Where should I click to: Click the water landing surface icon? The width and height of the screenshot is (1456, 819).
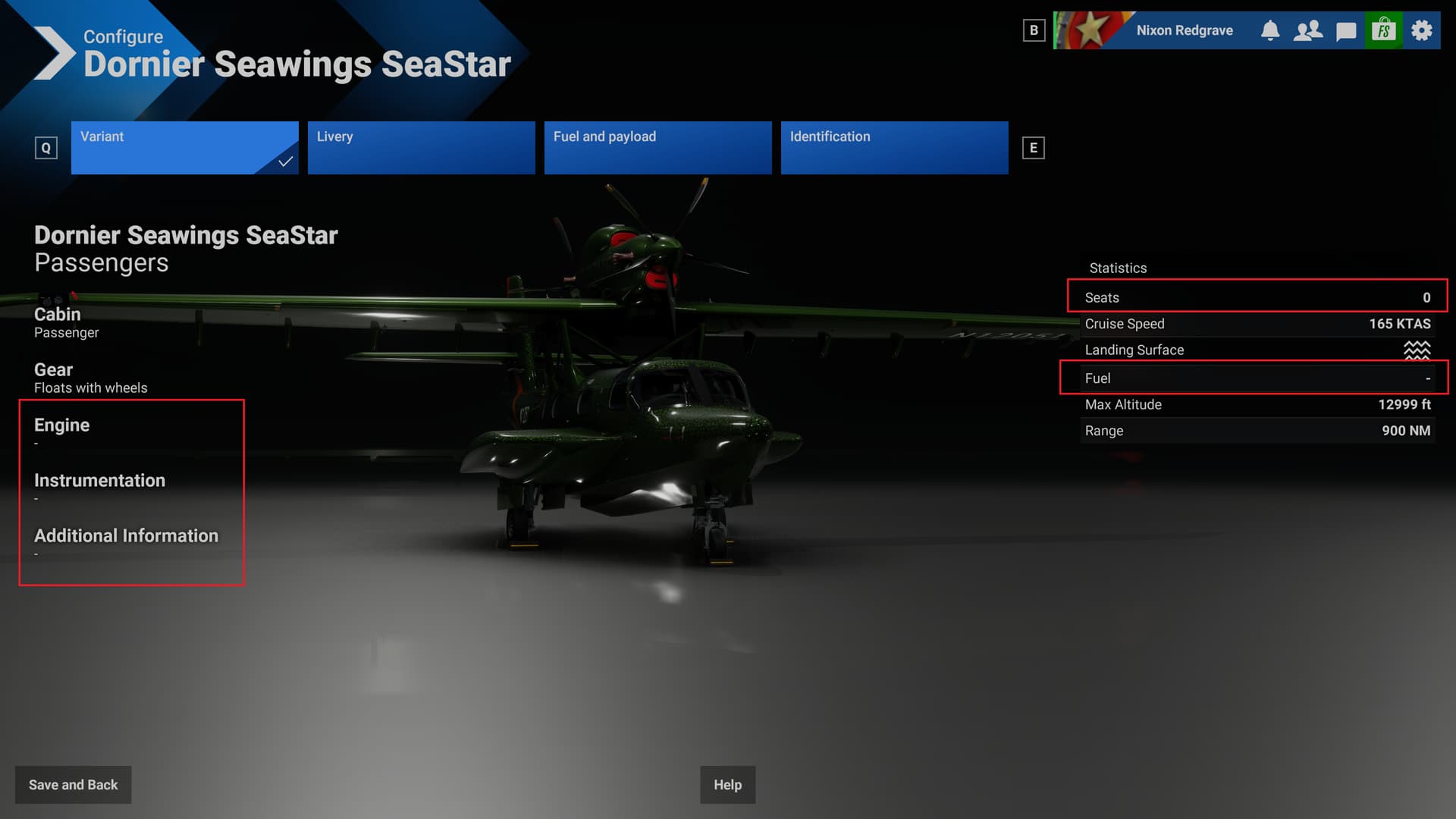pos(1417,350)
